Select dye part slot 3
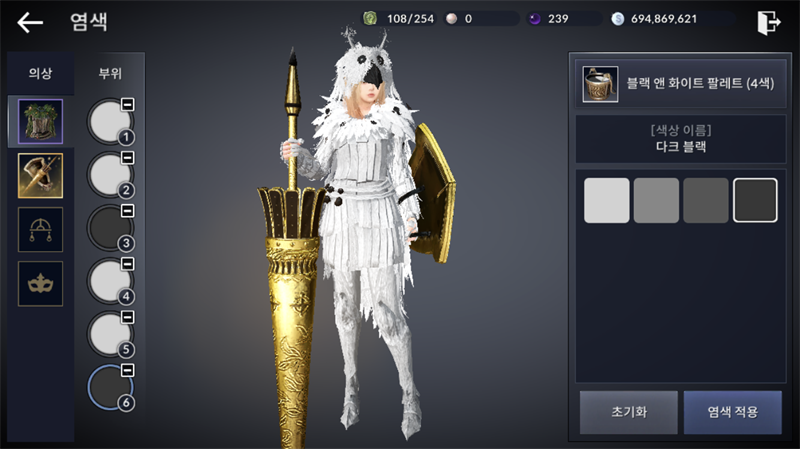 click(110, 228)
